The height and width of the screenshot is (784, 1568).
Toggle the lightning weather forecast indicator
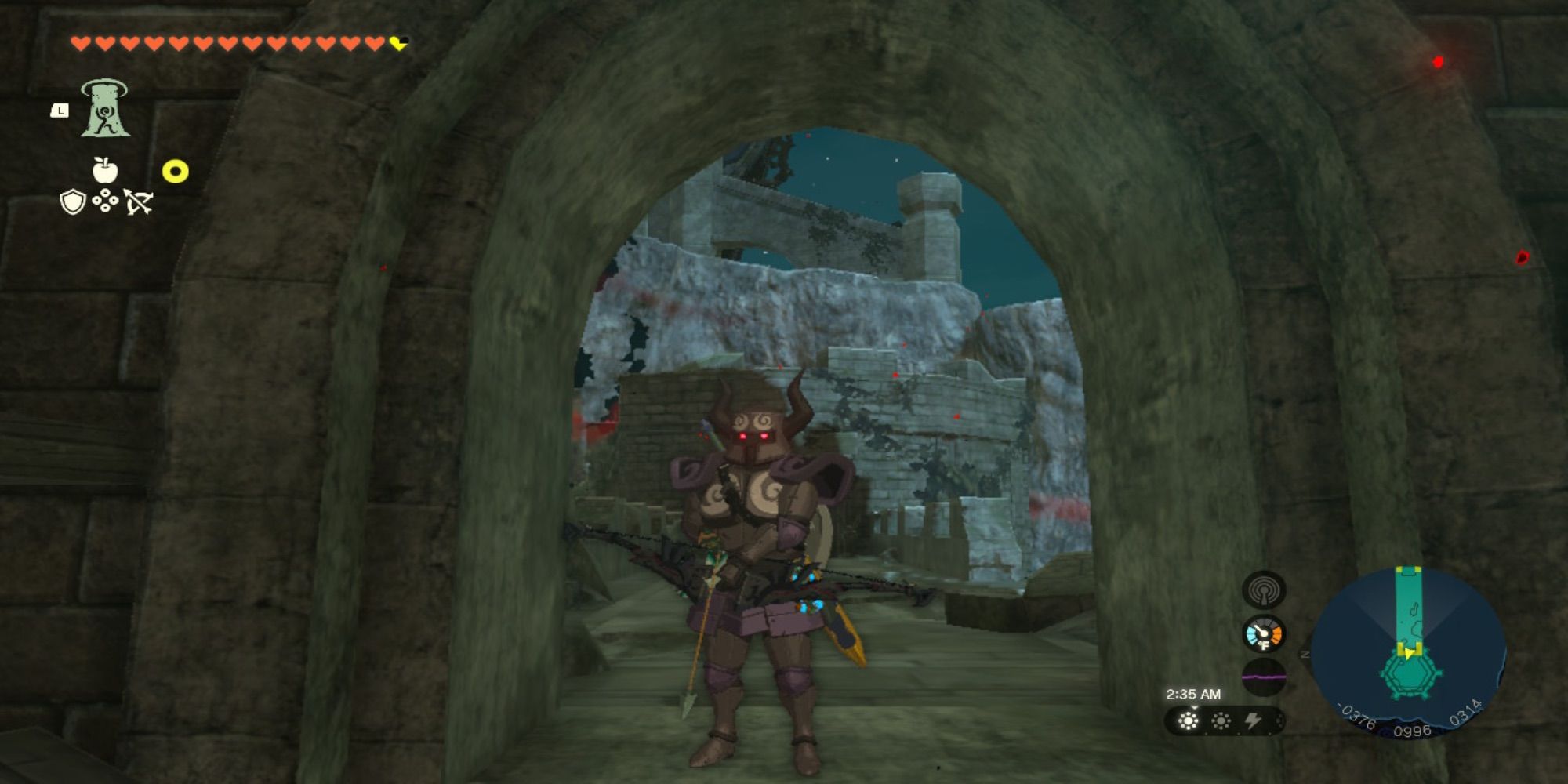click(1252, 721)
